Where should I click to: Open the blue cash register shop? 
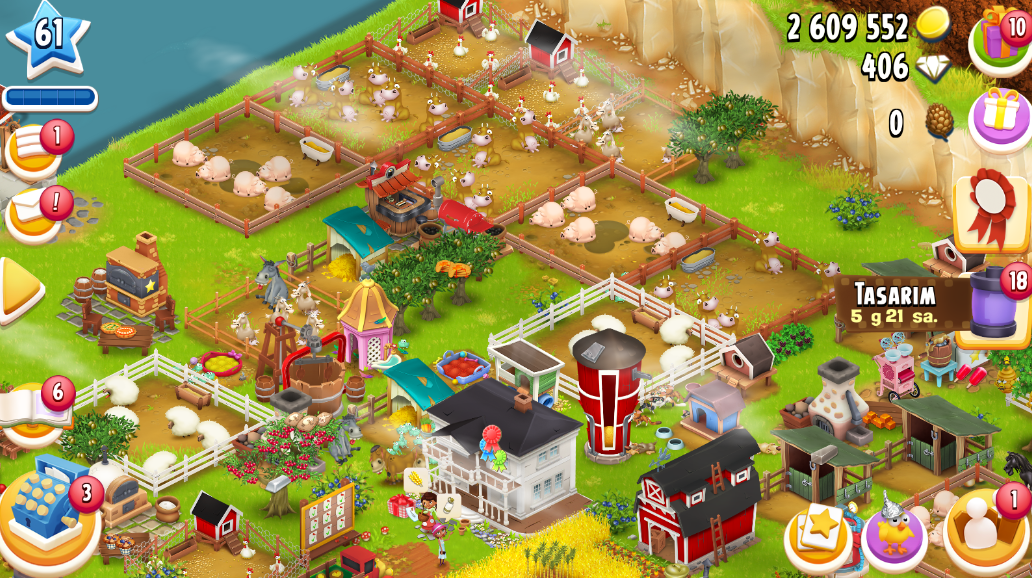50,510
